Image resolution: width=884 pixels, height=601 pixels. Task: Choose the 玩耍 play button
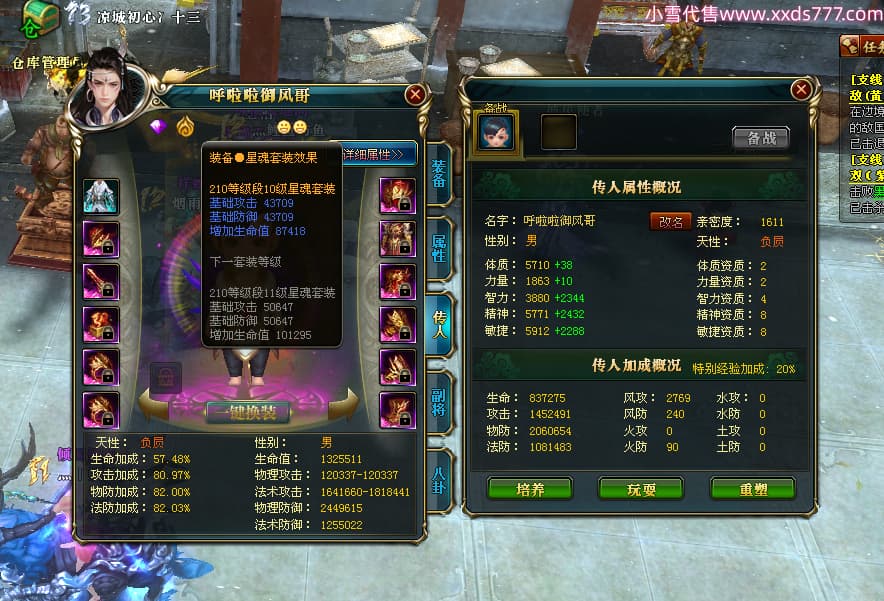tap(640, 489)
